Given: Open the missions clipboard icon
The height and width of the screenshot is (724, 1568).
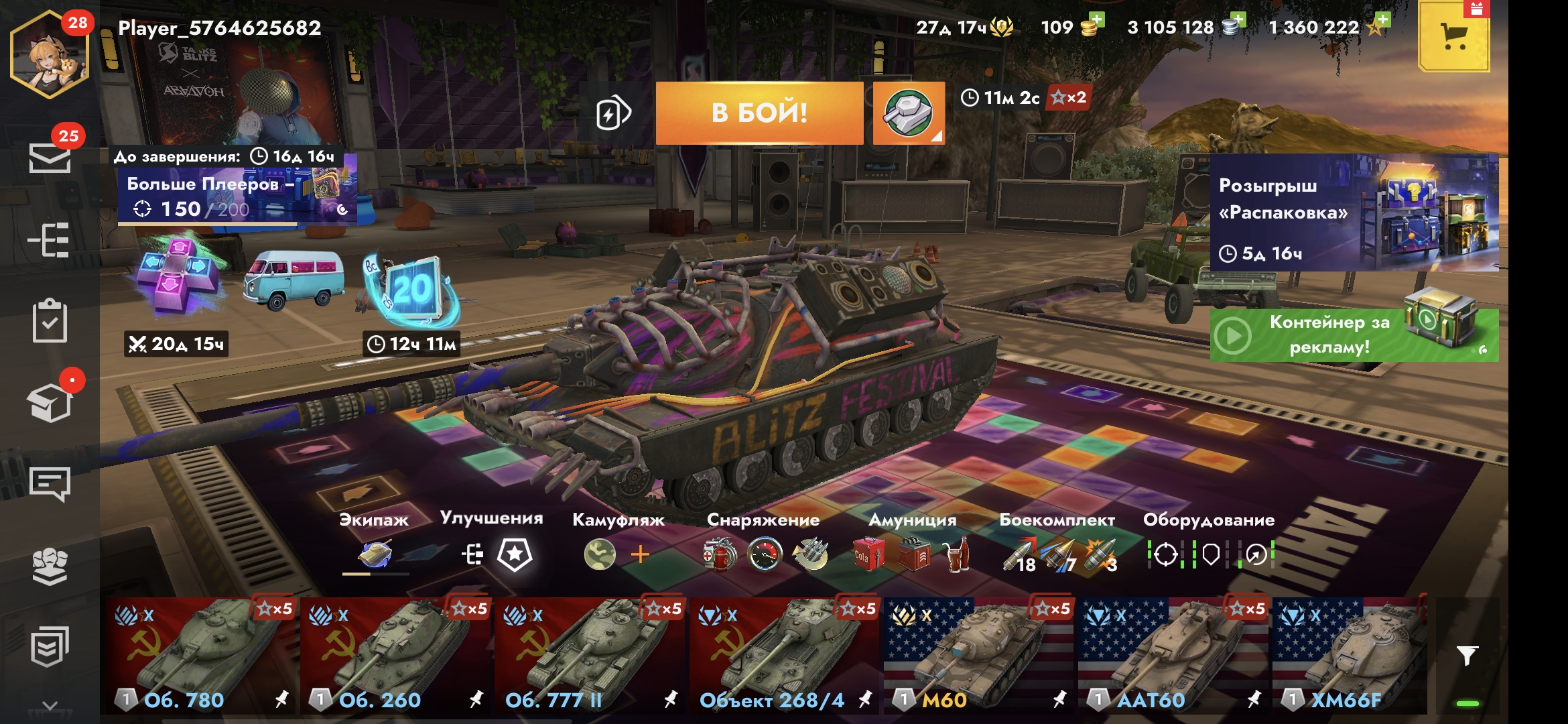Looking at the screenshot, I should click(50, 322).
